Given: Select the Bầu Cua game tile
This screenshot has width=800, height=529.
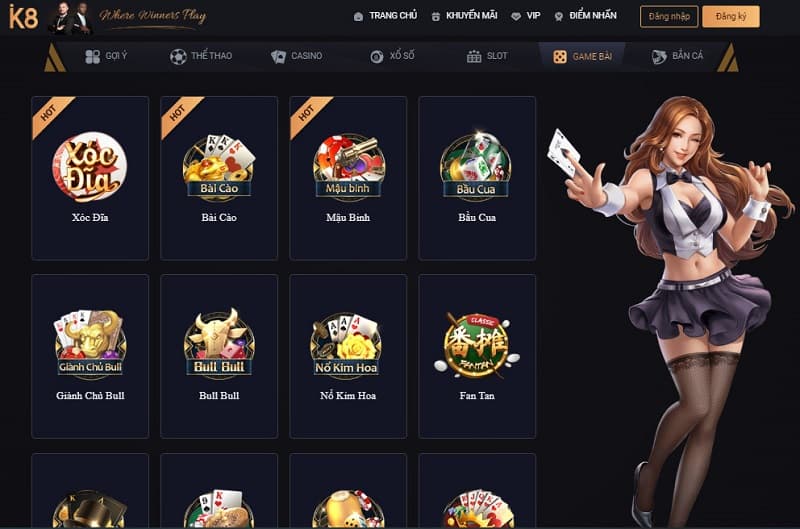Looking at the screenshot, I should click(477, 177).
